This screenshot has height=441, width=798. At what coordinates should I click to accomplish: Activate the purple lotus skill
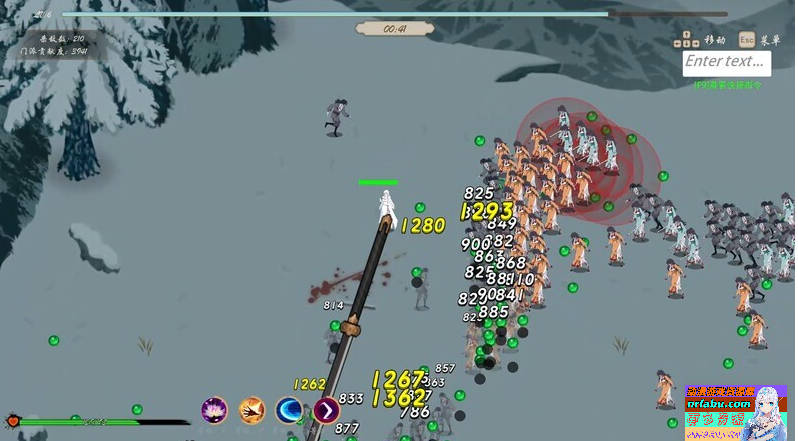(x=214, y=410)
